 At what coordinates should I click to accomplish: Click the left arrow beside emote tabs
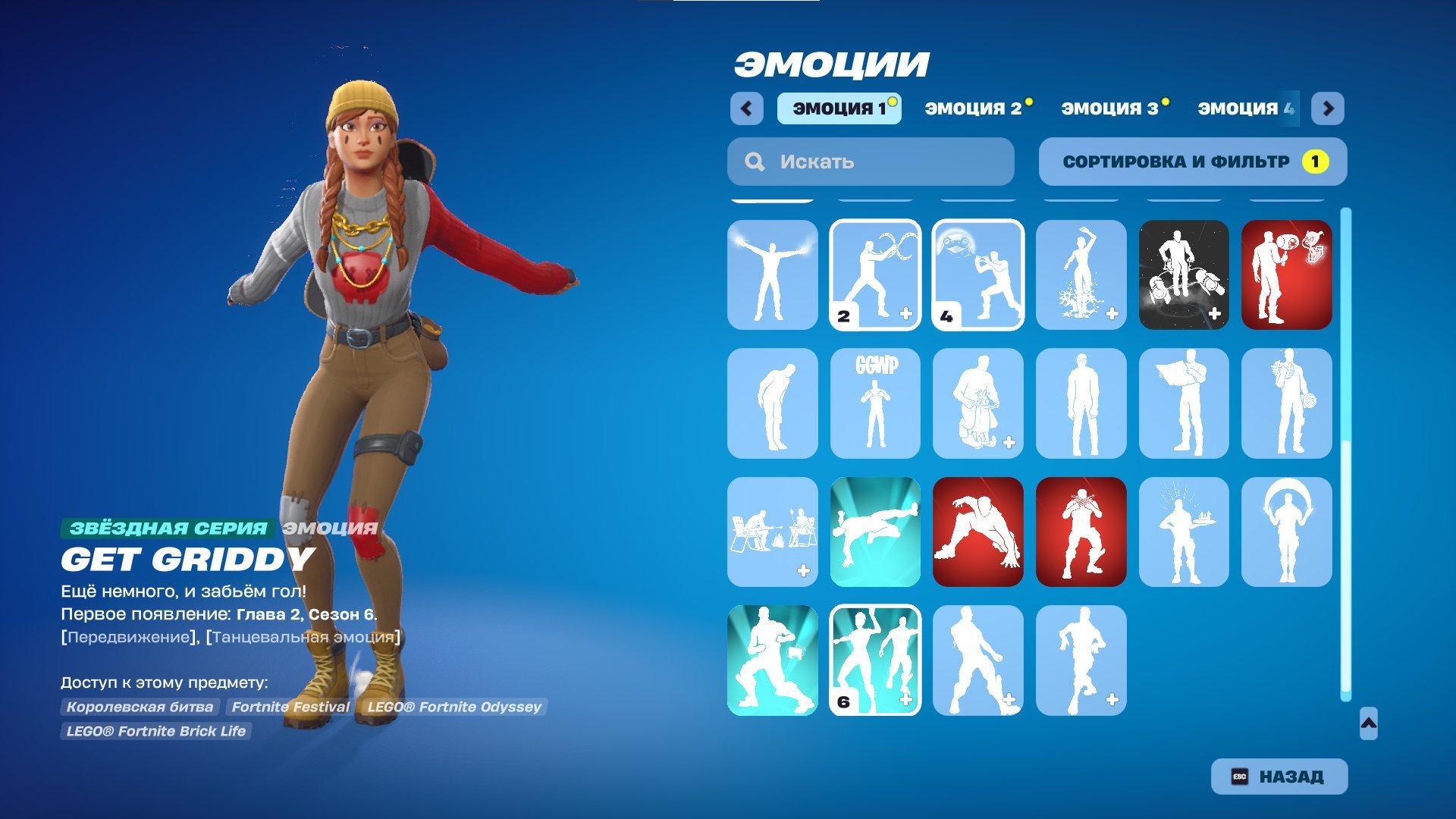(748, 108)
